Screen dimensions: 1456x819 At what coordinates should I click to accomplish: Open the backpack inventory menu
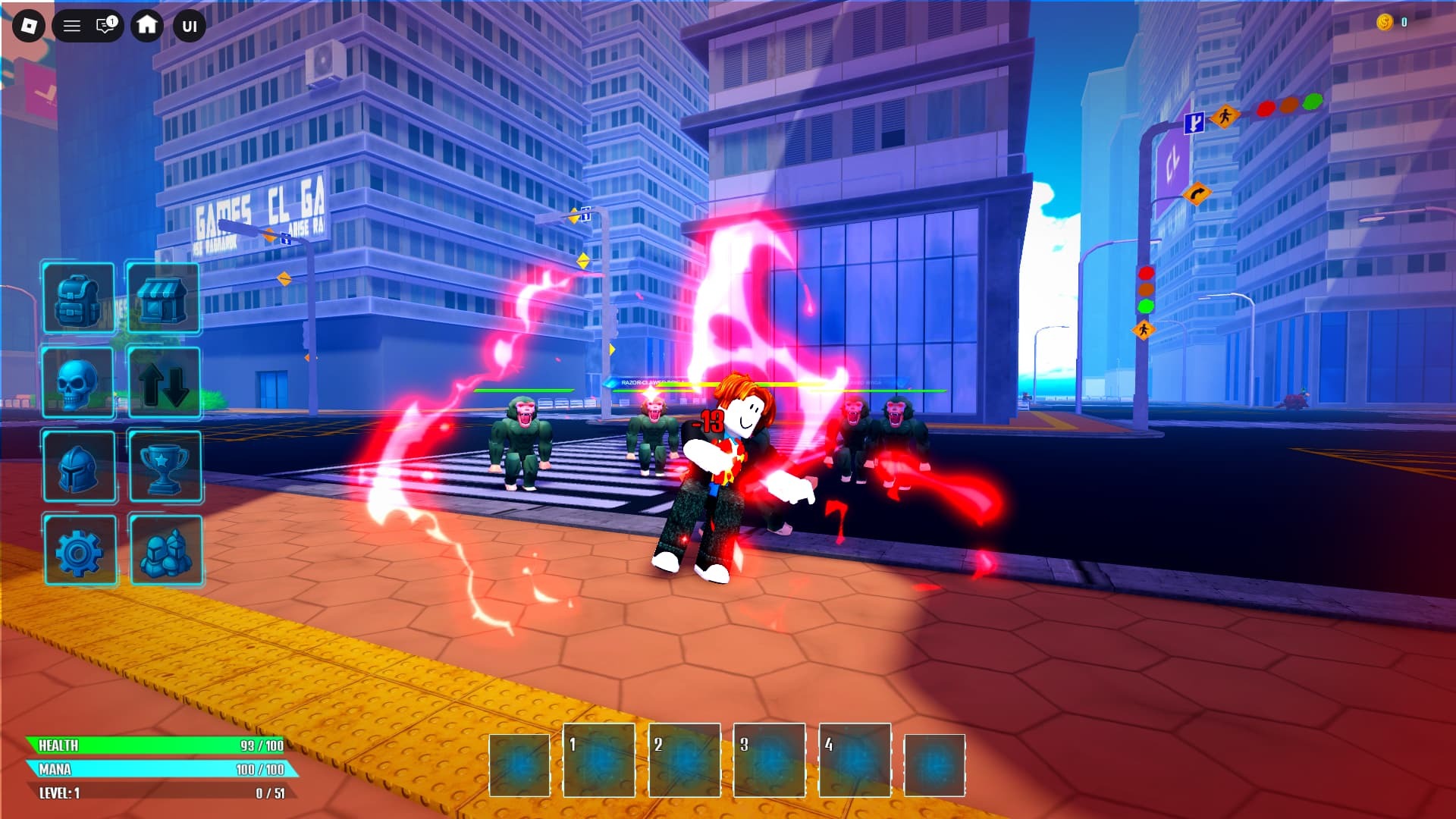point(79,298)
